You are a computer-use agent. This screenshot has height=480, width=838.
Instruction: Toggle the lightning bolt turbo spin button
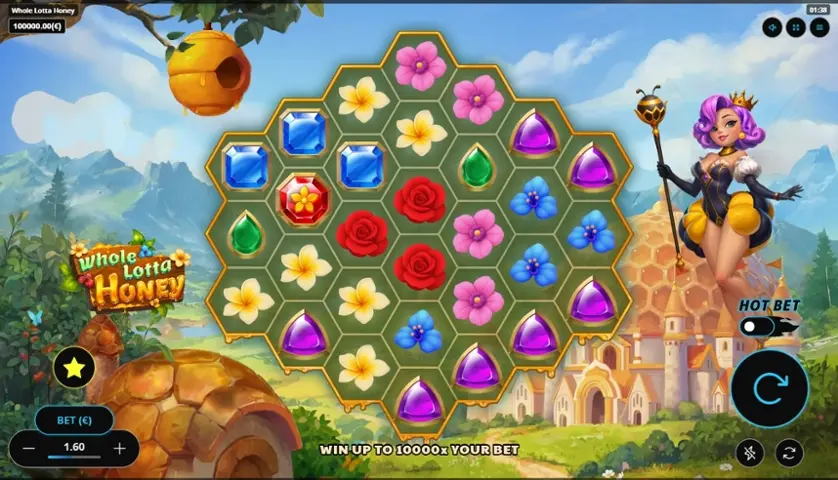(750, 453)
